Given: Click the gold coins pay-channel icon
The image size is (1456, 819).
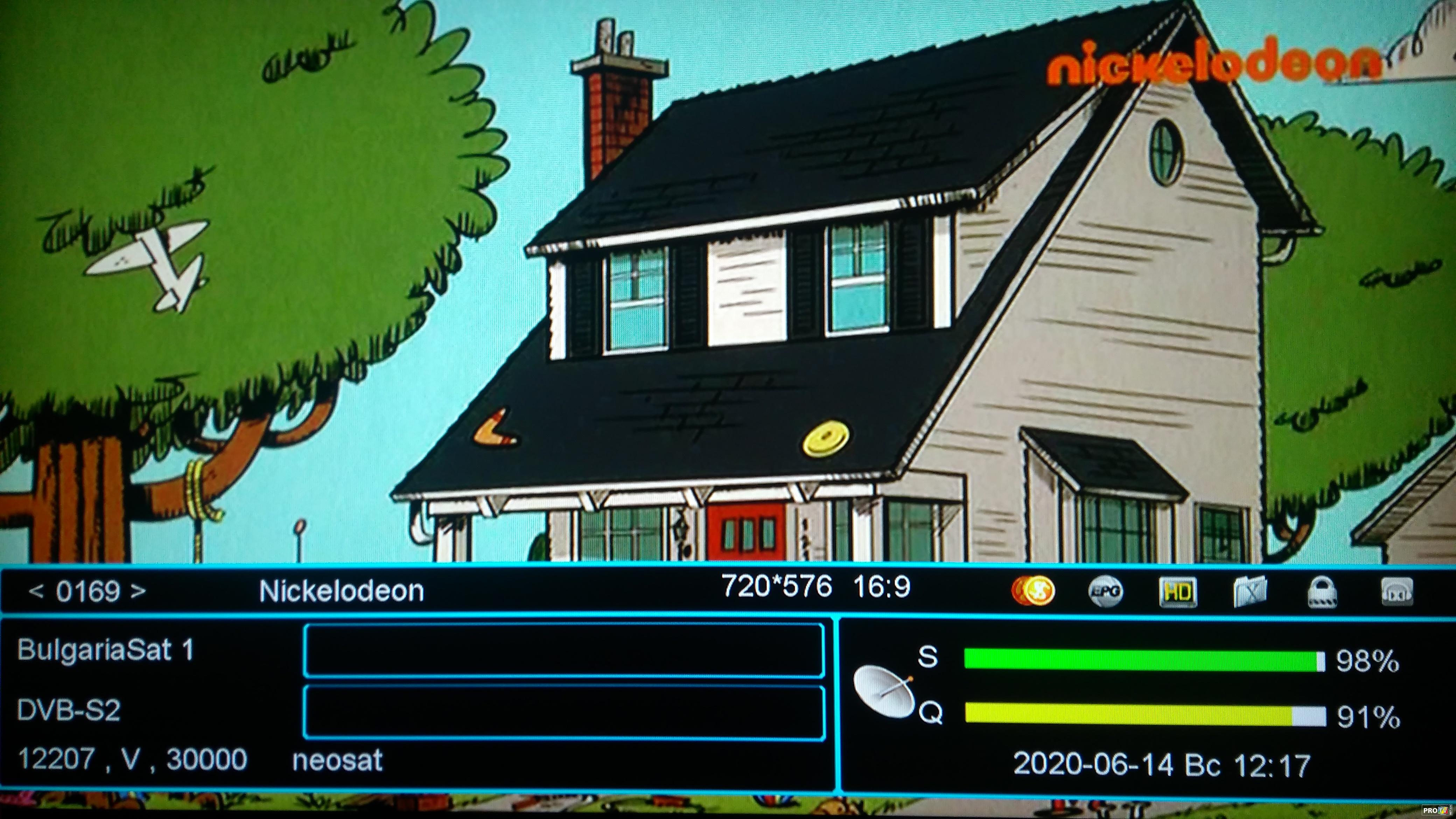Looking at the screenshot, I should click(x=1032, y=591).
